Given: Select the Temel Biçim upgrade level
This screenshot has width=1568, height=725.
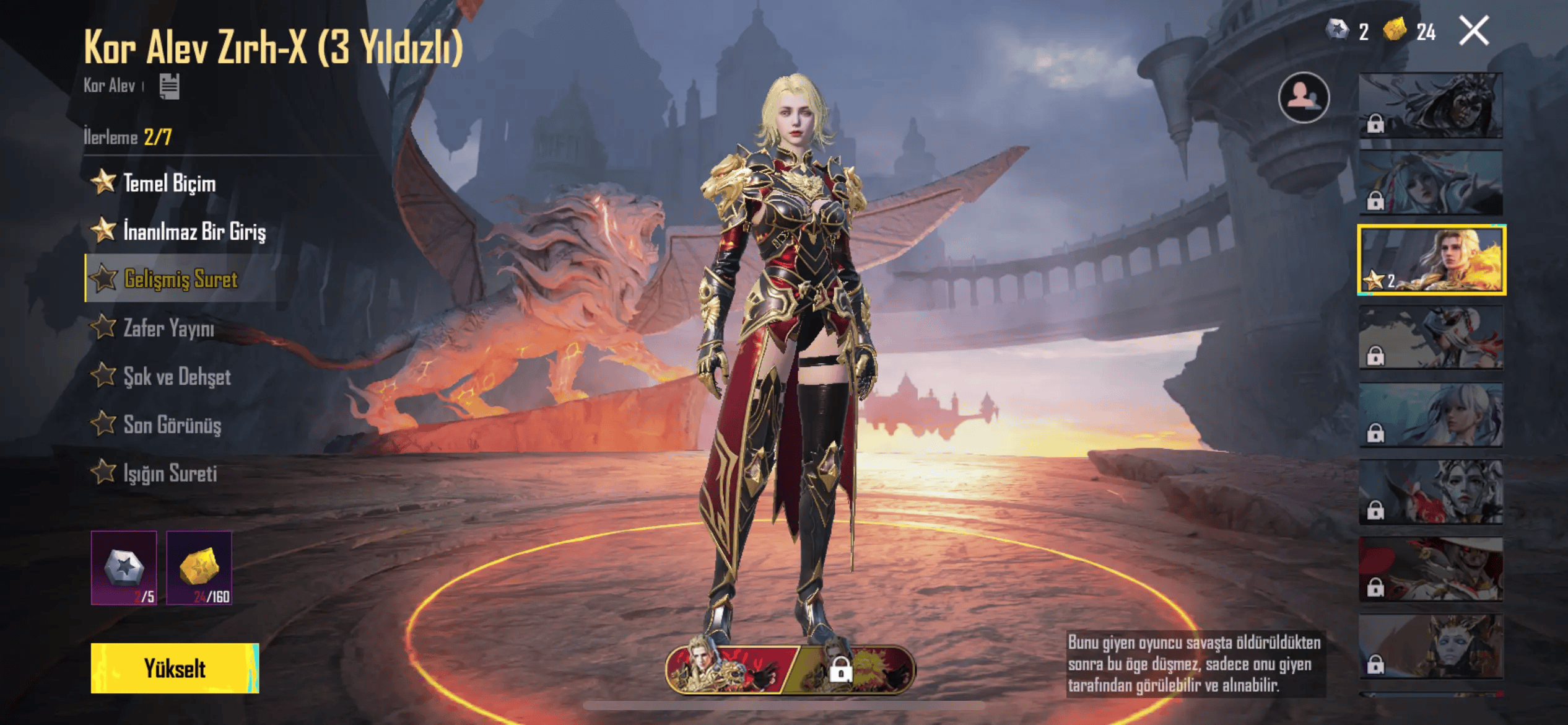Looking at the screenshot, I should point(168,183).
